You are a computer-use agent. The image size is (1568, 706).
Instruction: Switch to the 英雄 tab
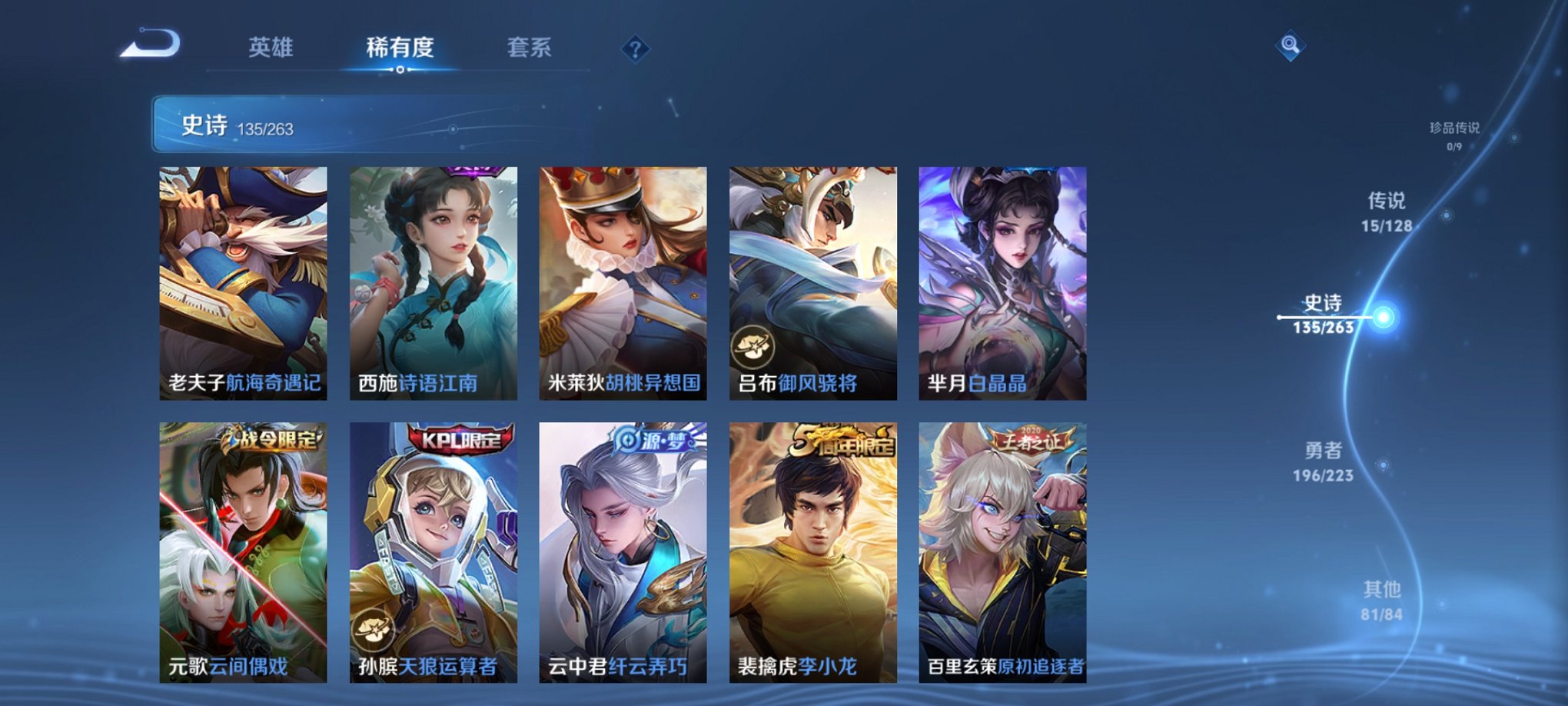tap(272, 48)
